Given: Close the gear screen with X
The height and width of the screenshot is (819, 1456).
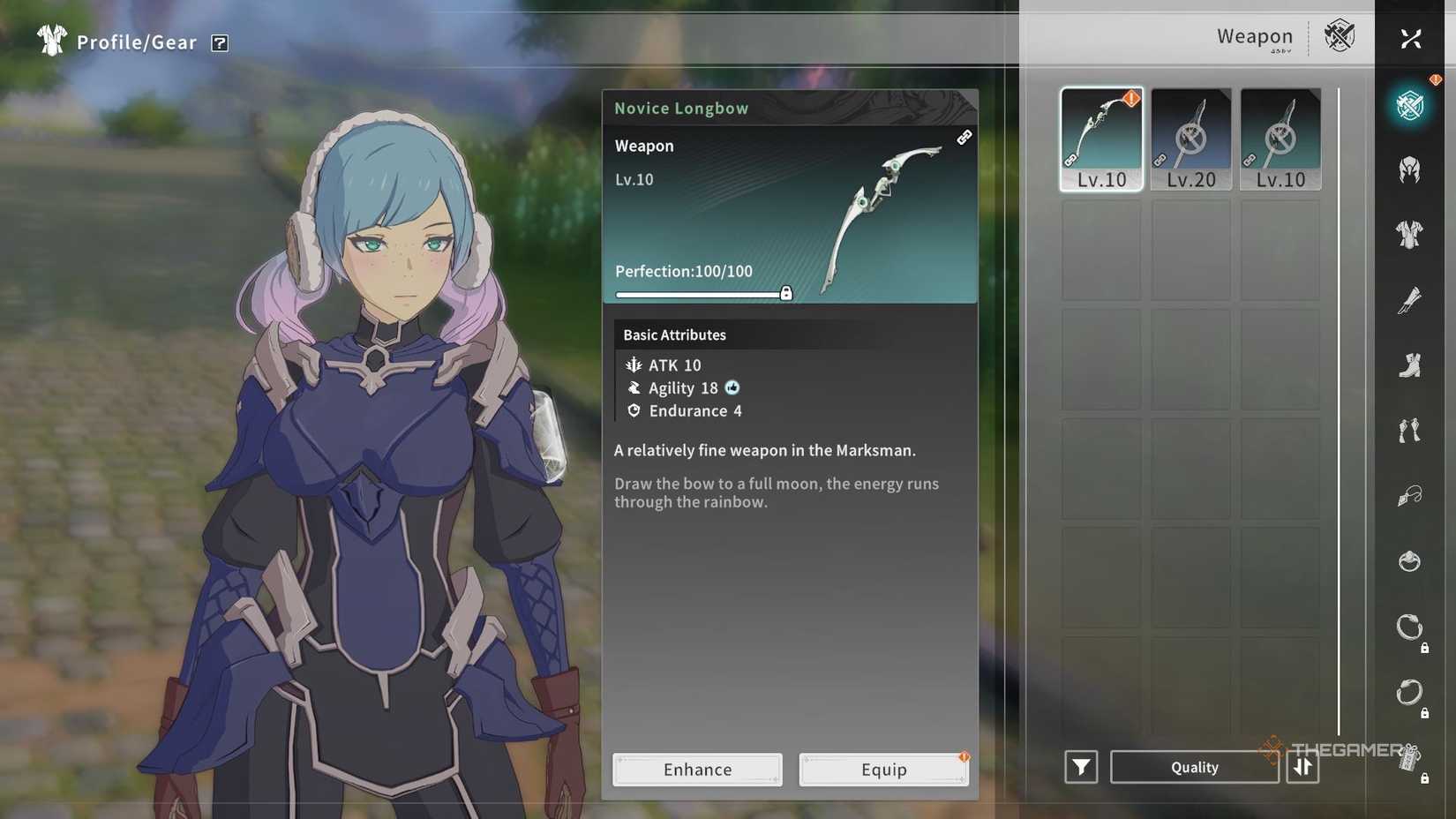Looking at the screenshot, I should point(1410,39).
